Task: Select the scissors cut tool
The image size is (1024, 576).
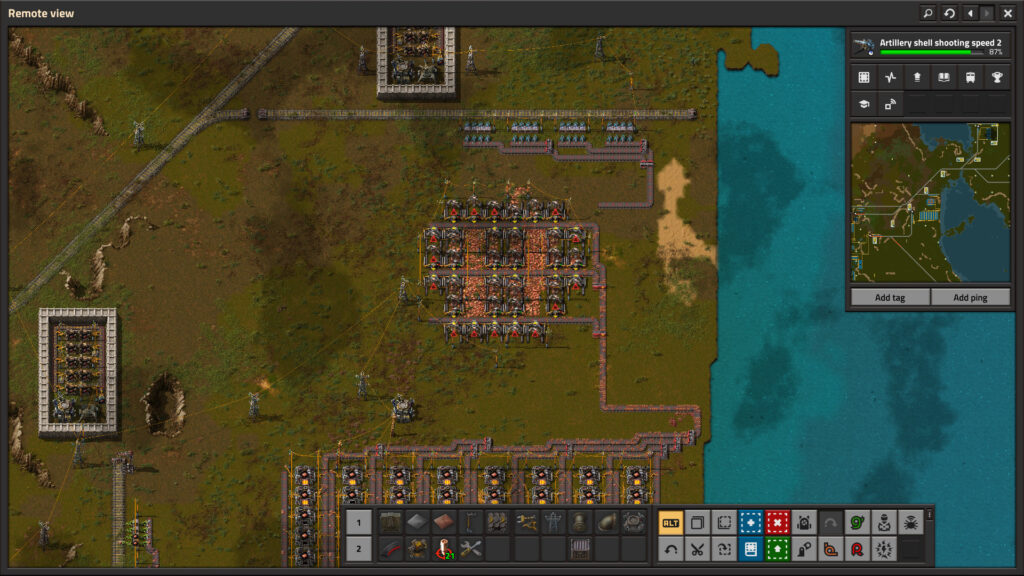Action: pyautogui.click(x=698, y=548)
